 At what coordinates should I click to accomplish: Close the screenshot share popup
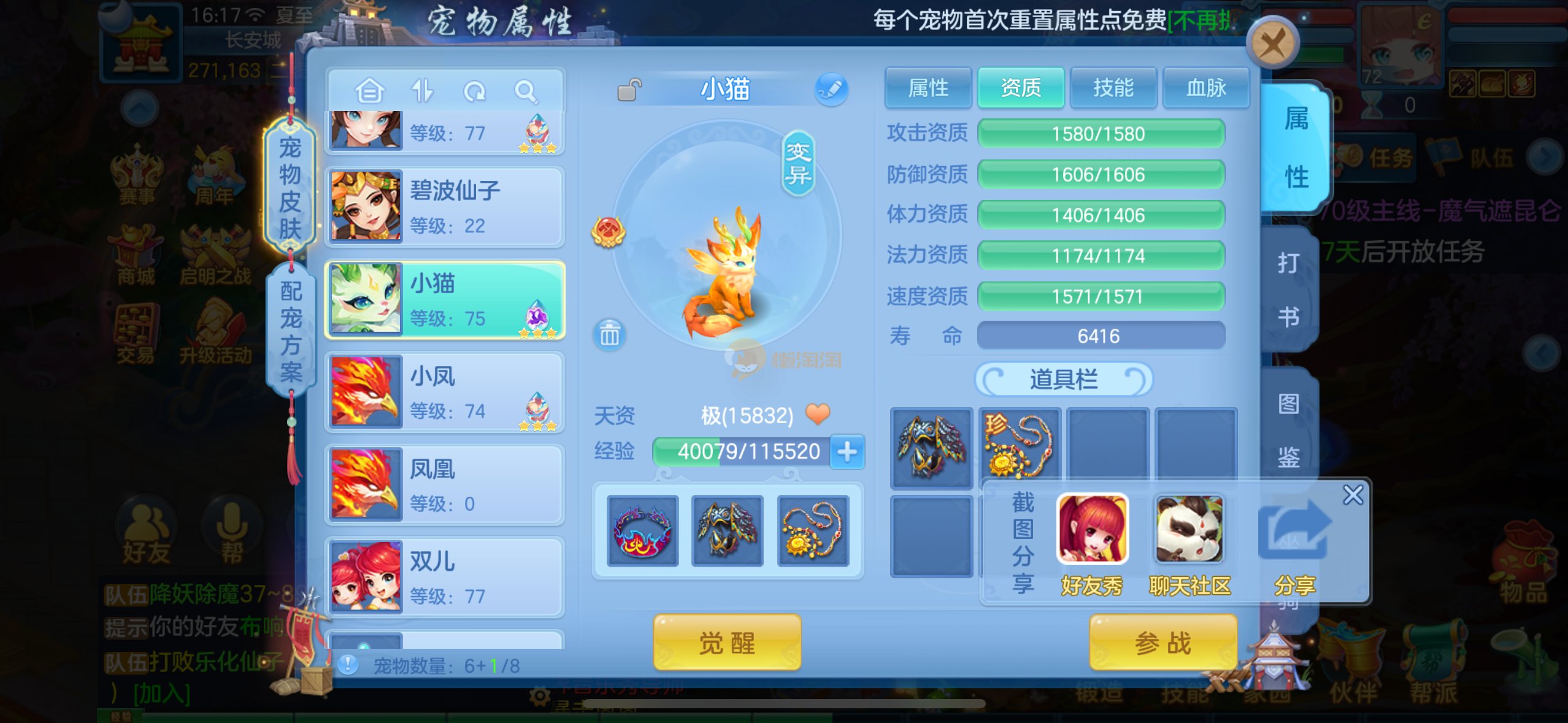[x=1353, y=494]
